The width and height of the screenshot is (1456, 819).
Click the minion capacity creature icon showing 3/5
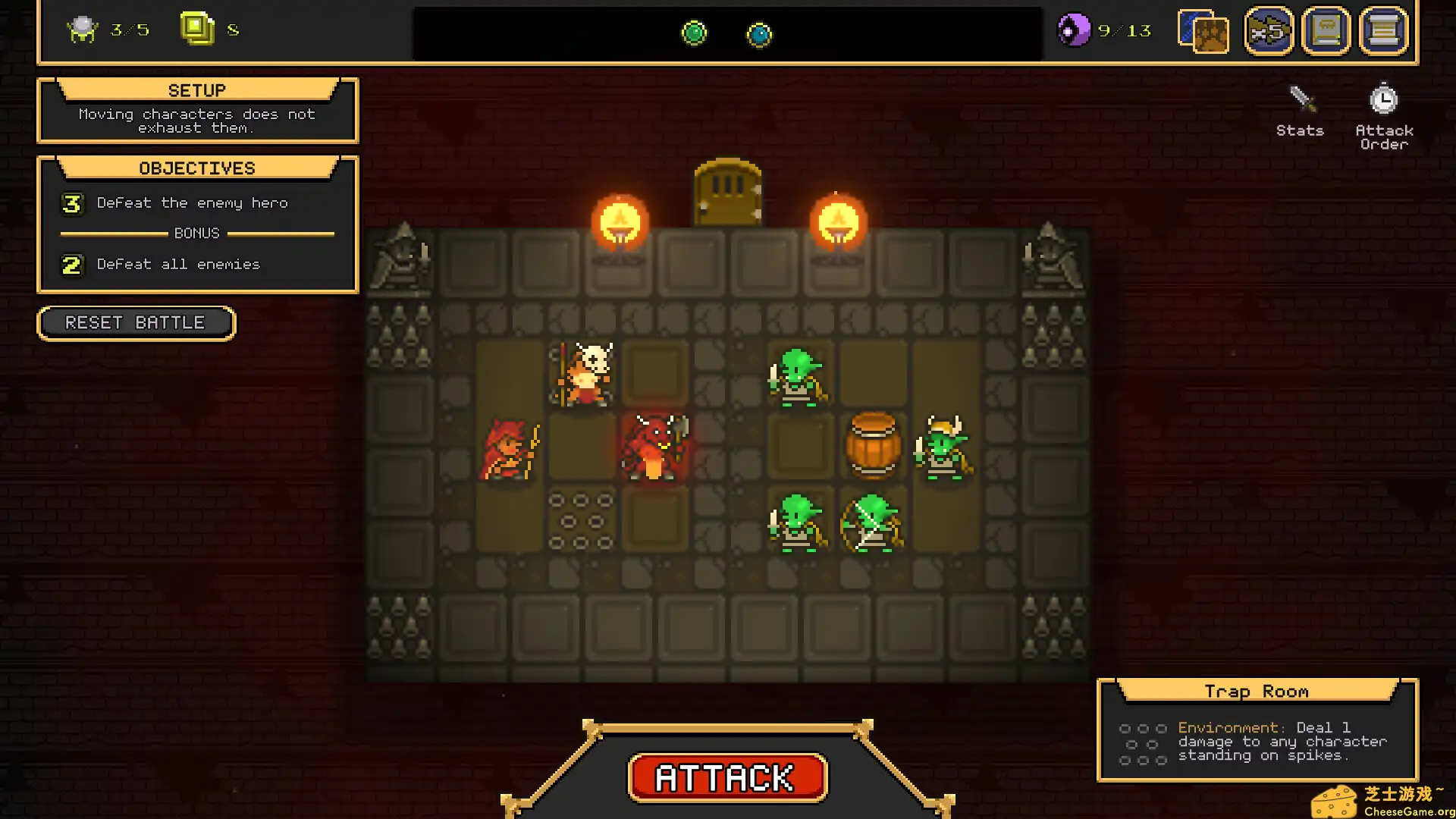pyautogui.click(x=83, y=30)
